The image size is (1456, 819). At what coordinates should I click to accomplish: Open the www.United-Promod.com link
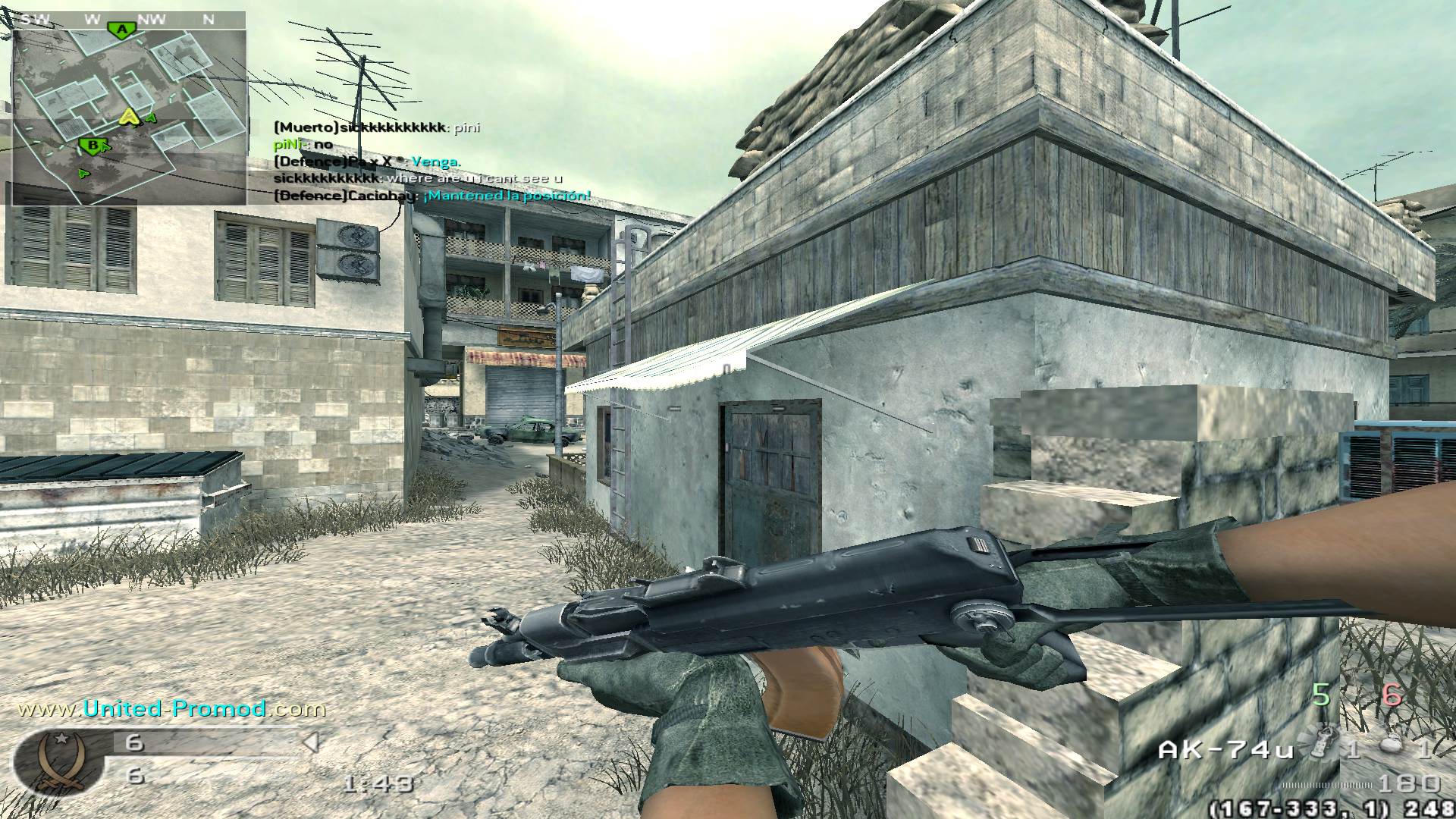[x=171, y=708]
